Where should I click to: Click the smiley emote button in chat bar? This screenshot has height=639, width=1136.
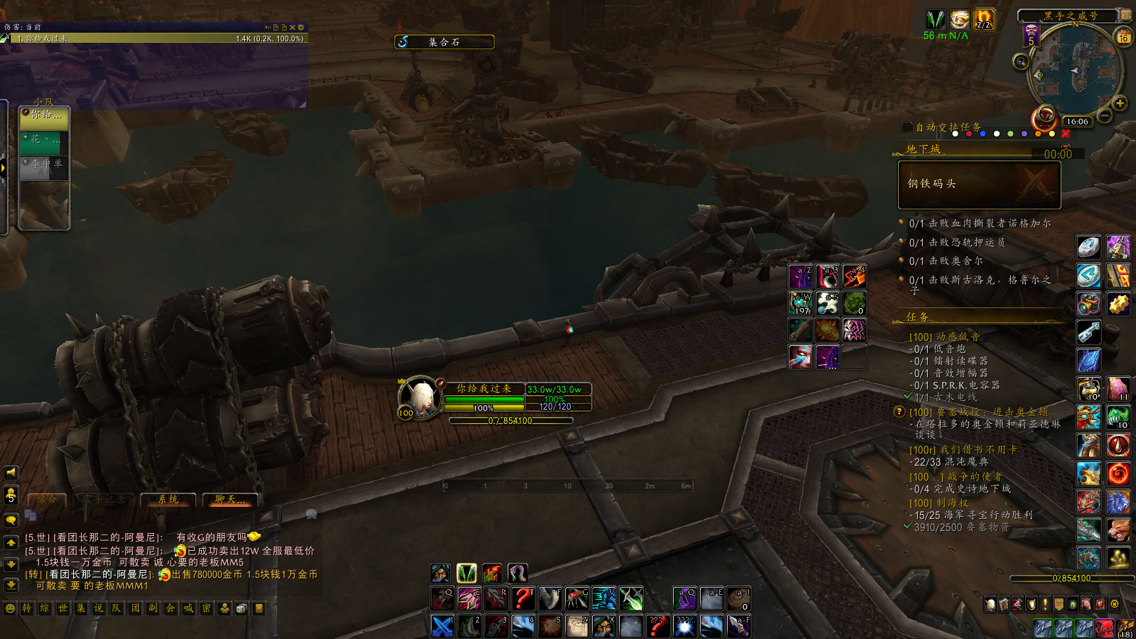point(11,608)
